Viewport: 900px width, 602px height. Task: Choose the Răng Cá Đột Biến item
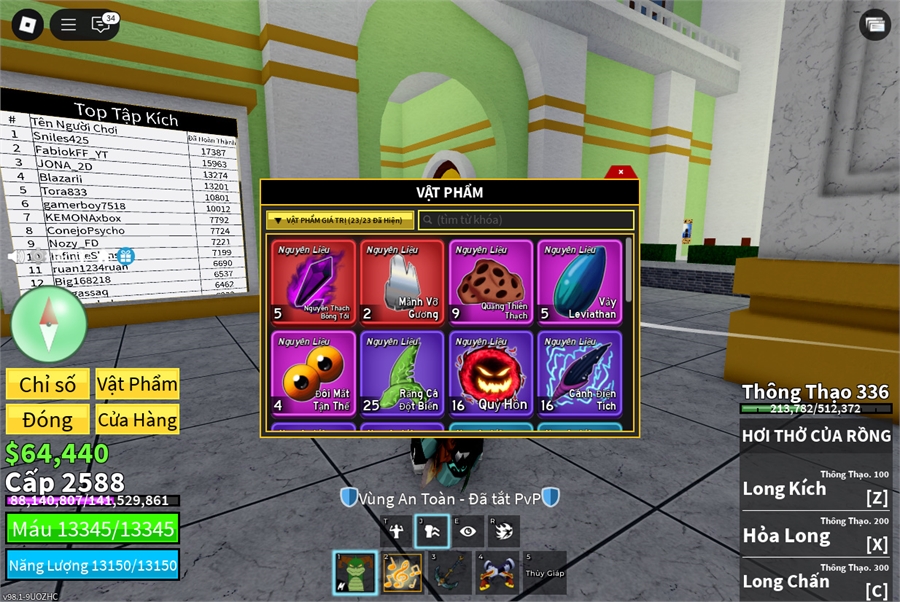pyautogui.click(x=401, y=373)
